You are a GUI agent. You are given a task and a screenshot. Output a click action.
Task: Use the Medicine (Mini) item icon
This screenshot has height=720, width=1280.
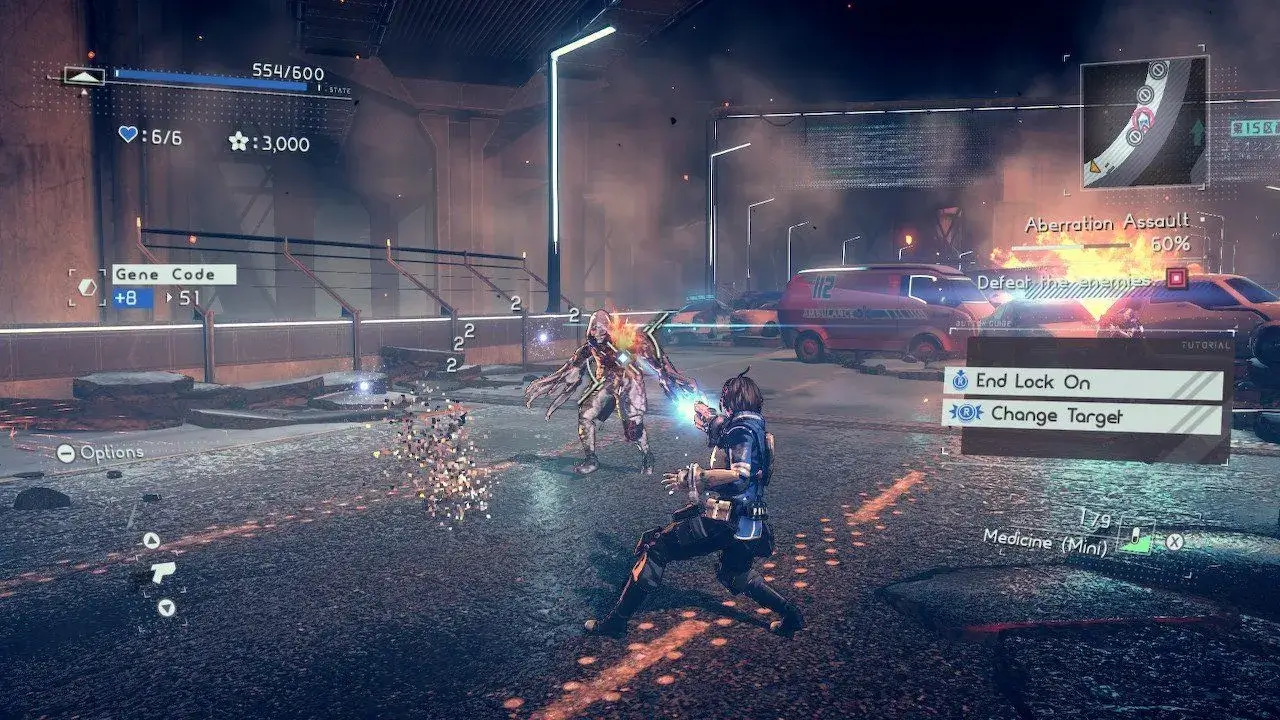[x=1134, y=539]
